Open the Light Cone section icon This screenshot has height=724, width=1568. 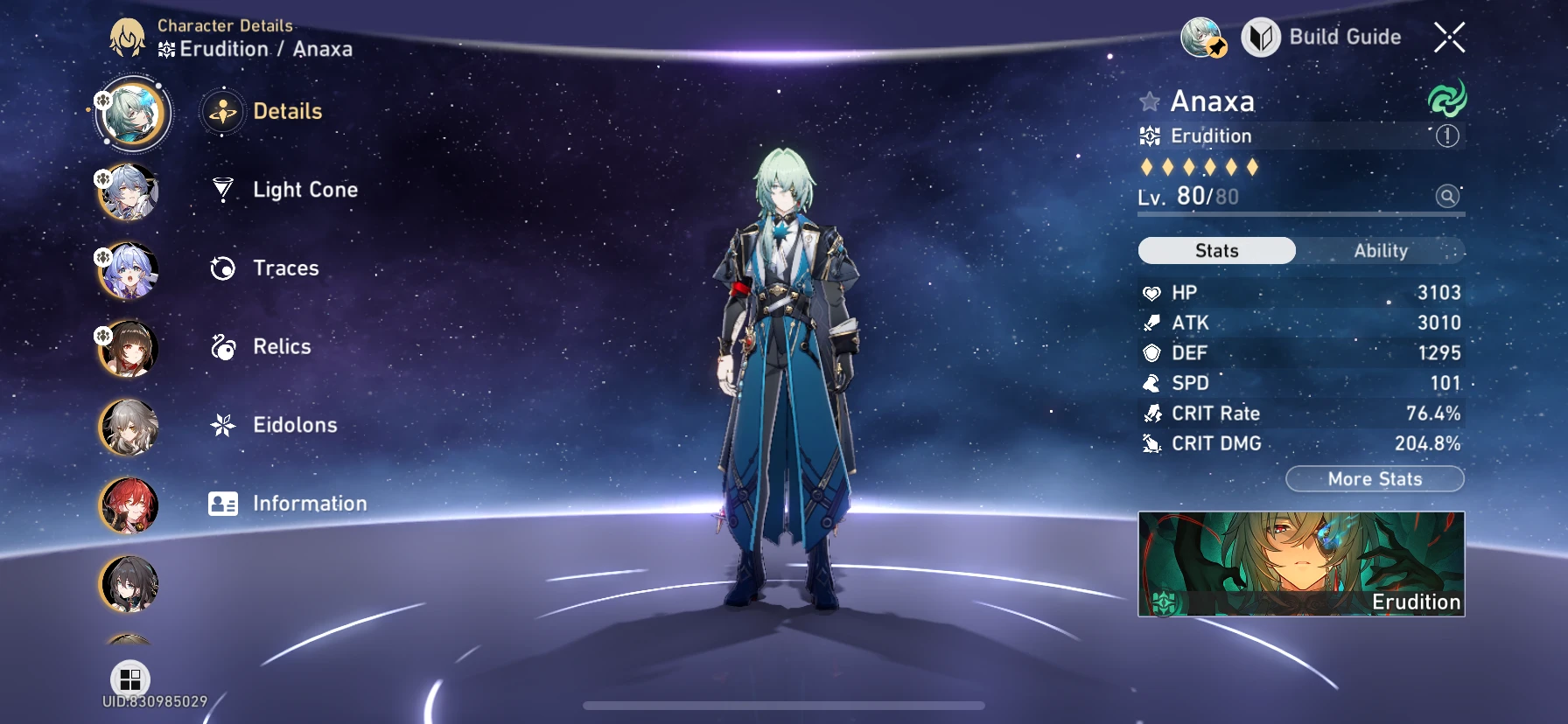click(x=224, y=189)
